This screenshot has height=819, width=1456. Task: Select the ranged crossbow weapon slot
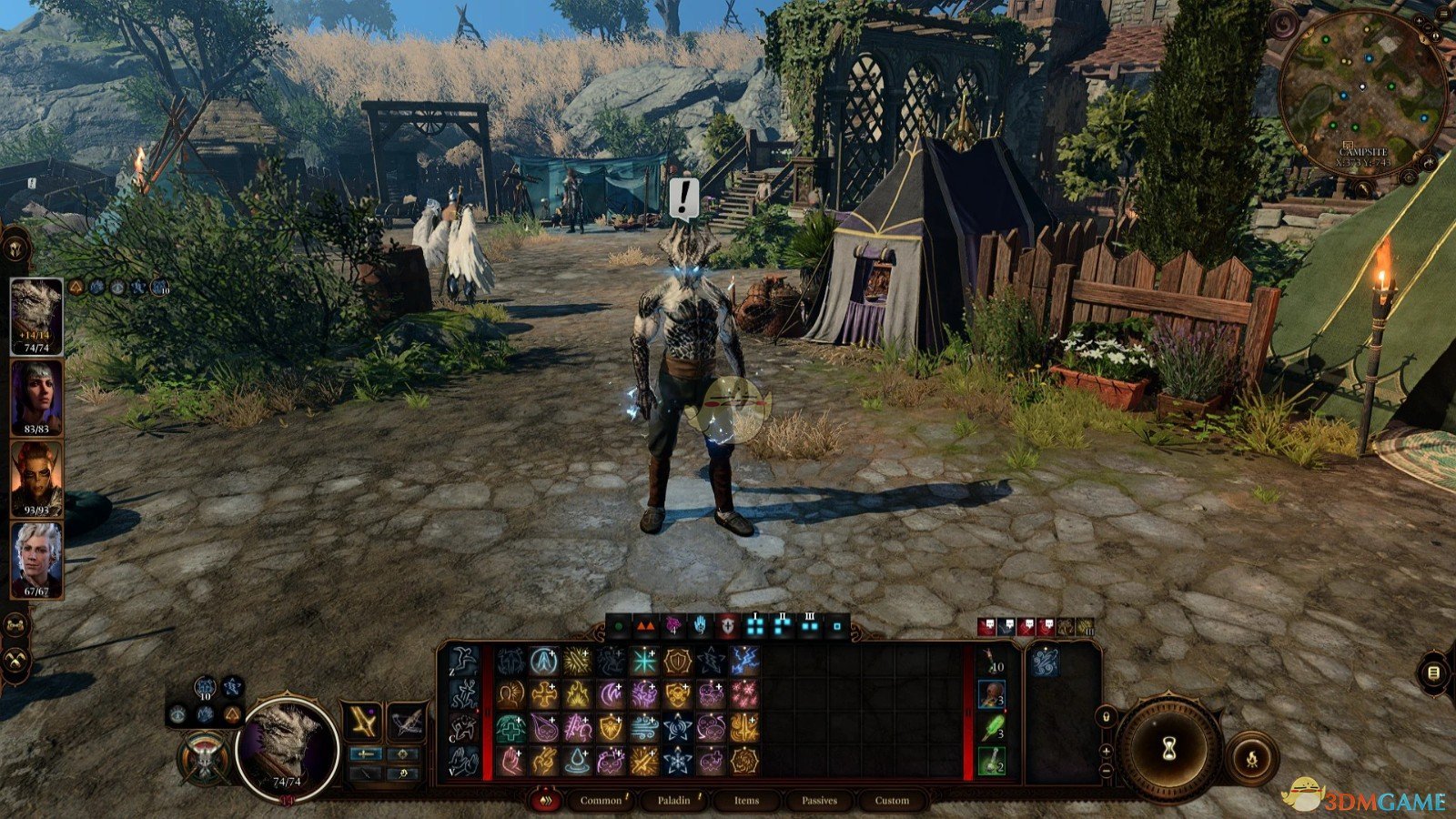pos(406,722)
